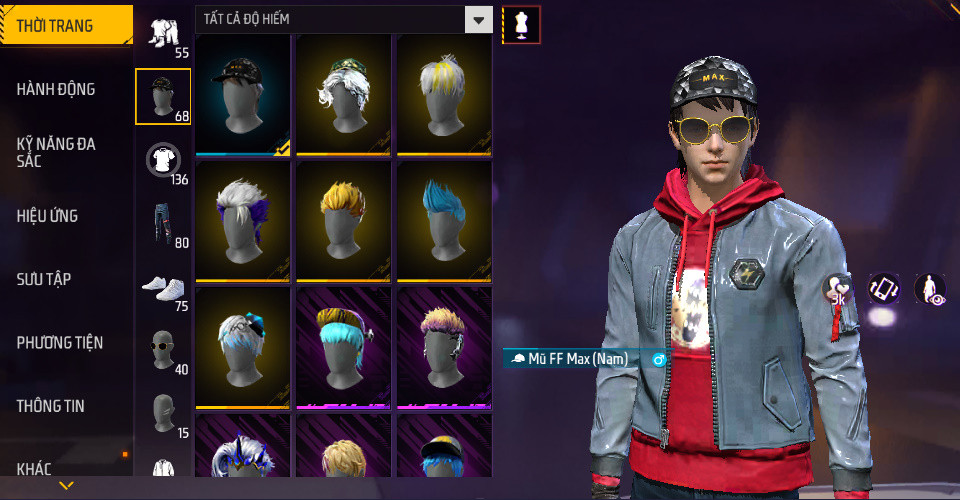Select the KỸ NĂNG ĐA SẮC tab
Screen dimensions: 960x500
[x=56, y=152]
